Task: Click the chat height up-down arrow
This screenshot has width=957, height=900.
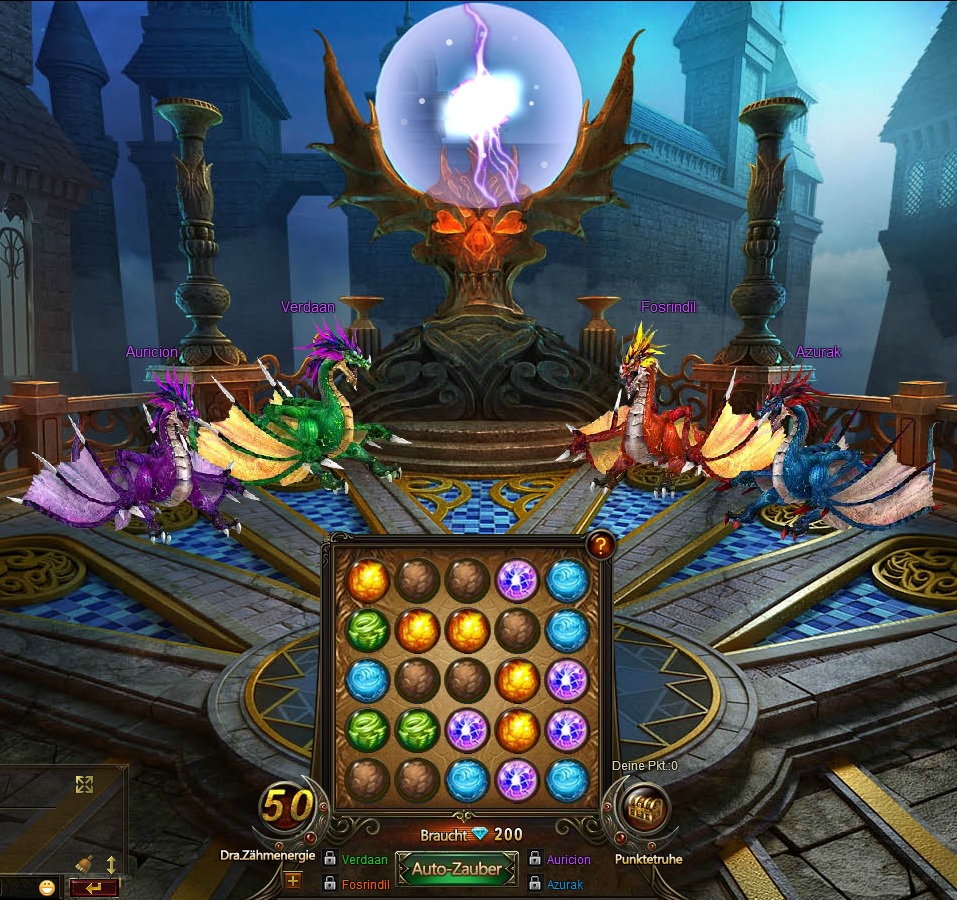Action: [x=111, y=863]
